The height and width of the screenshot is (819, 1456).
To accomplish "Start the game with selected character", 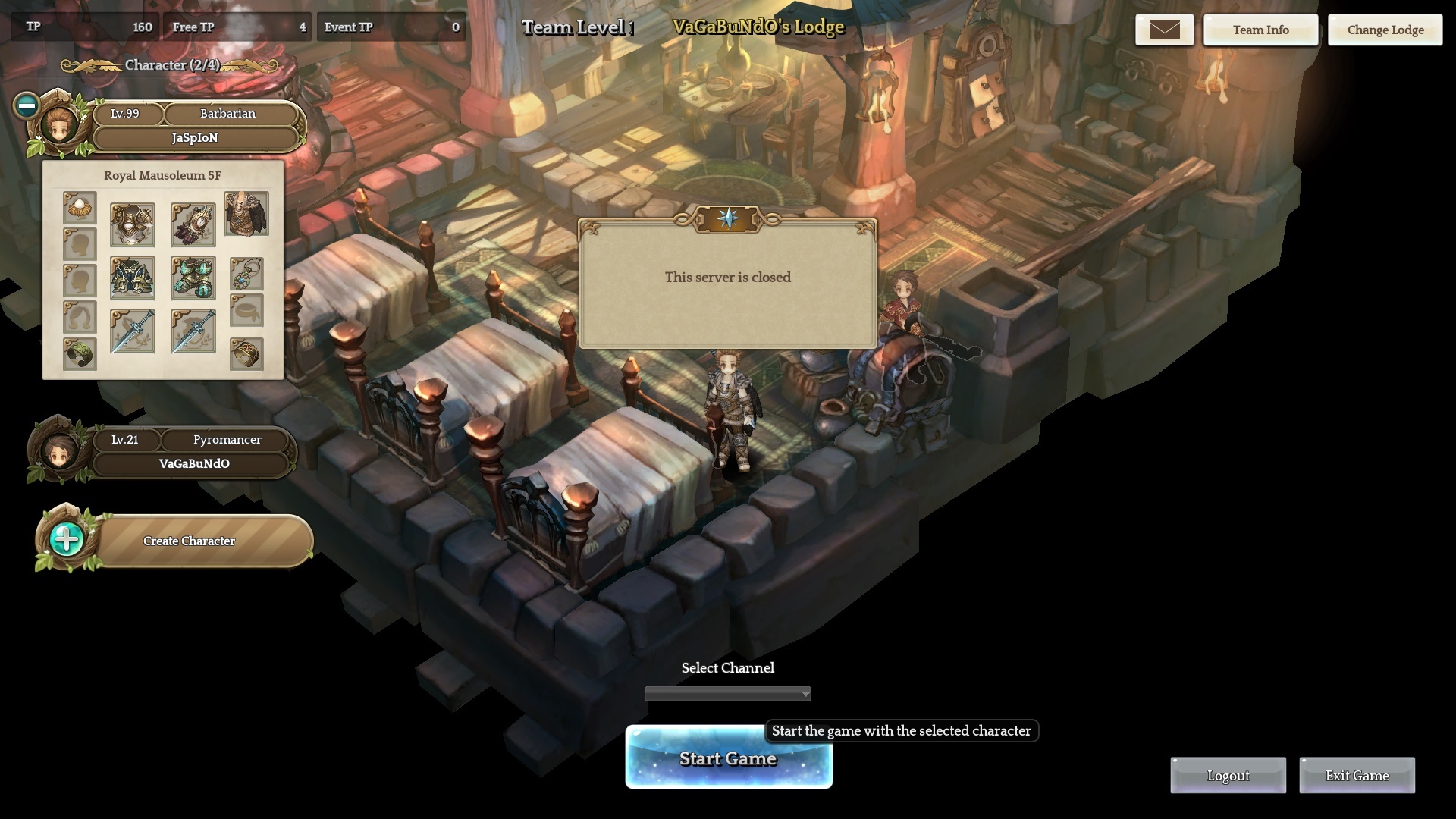I will click(728, 758).
